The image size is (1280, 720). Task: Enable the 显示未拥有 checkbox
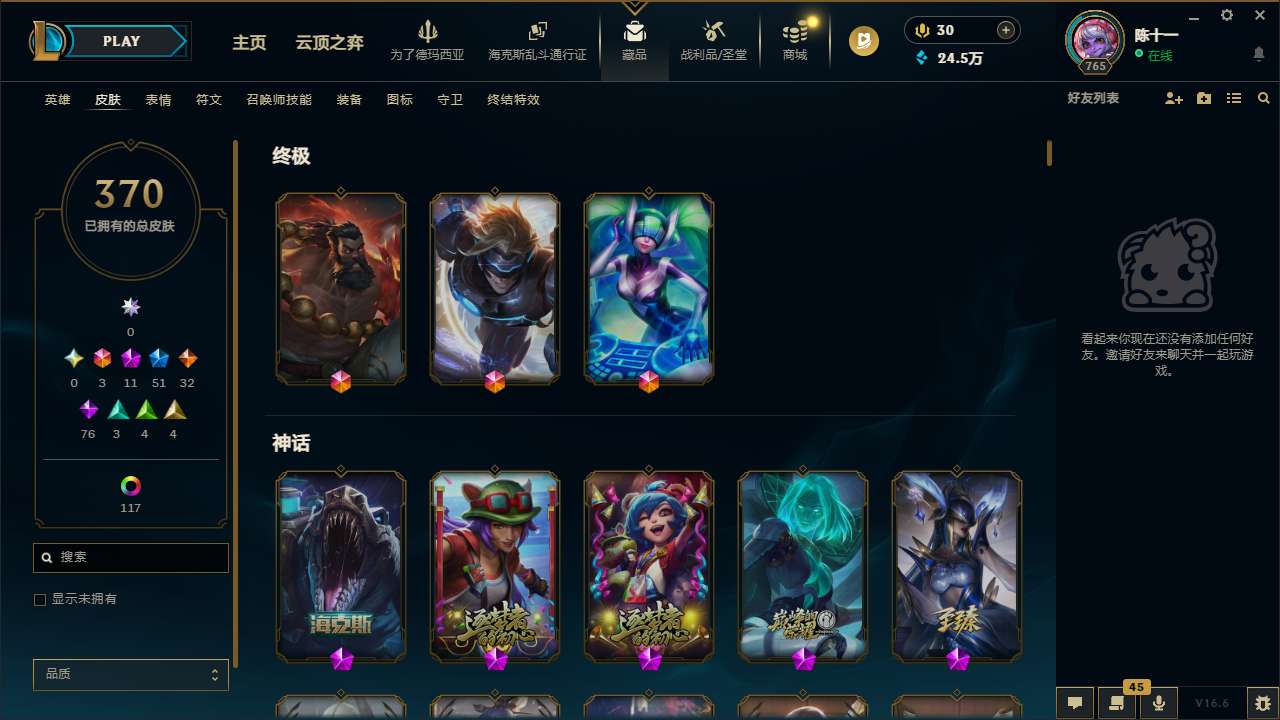point(40,599)
